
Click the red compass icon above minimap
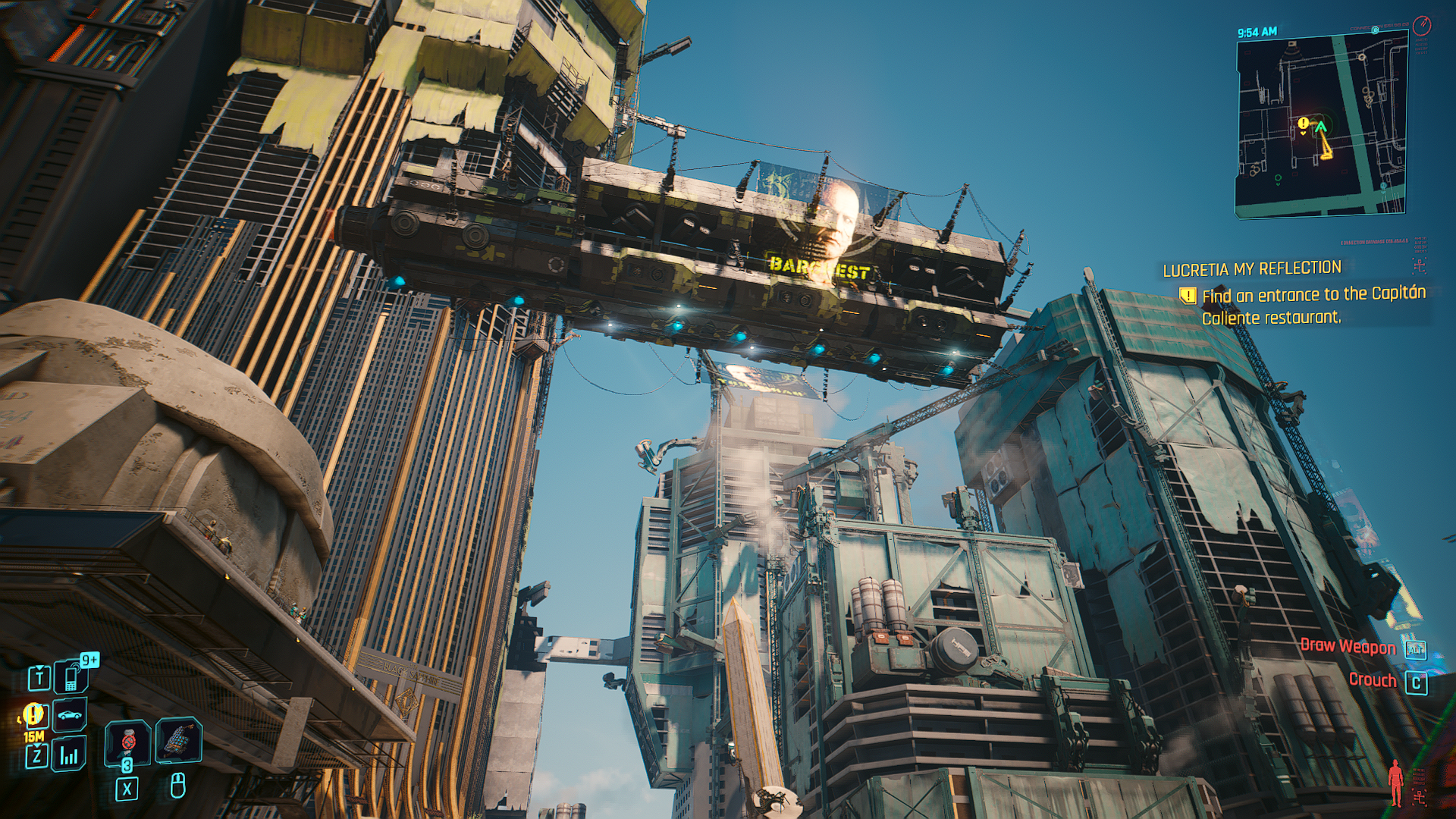coord(1422,26)
